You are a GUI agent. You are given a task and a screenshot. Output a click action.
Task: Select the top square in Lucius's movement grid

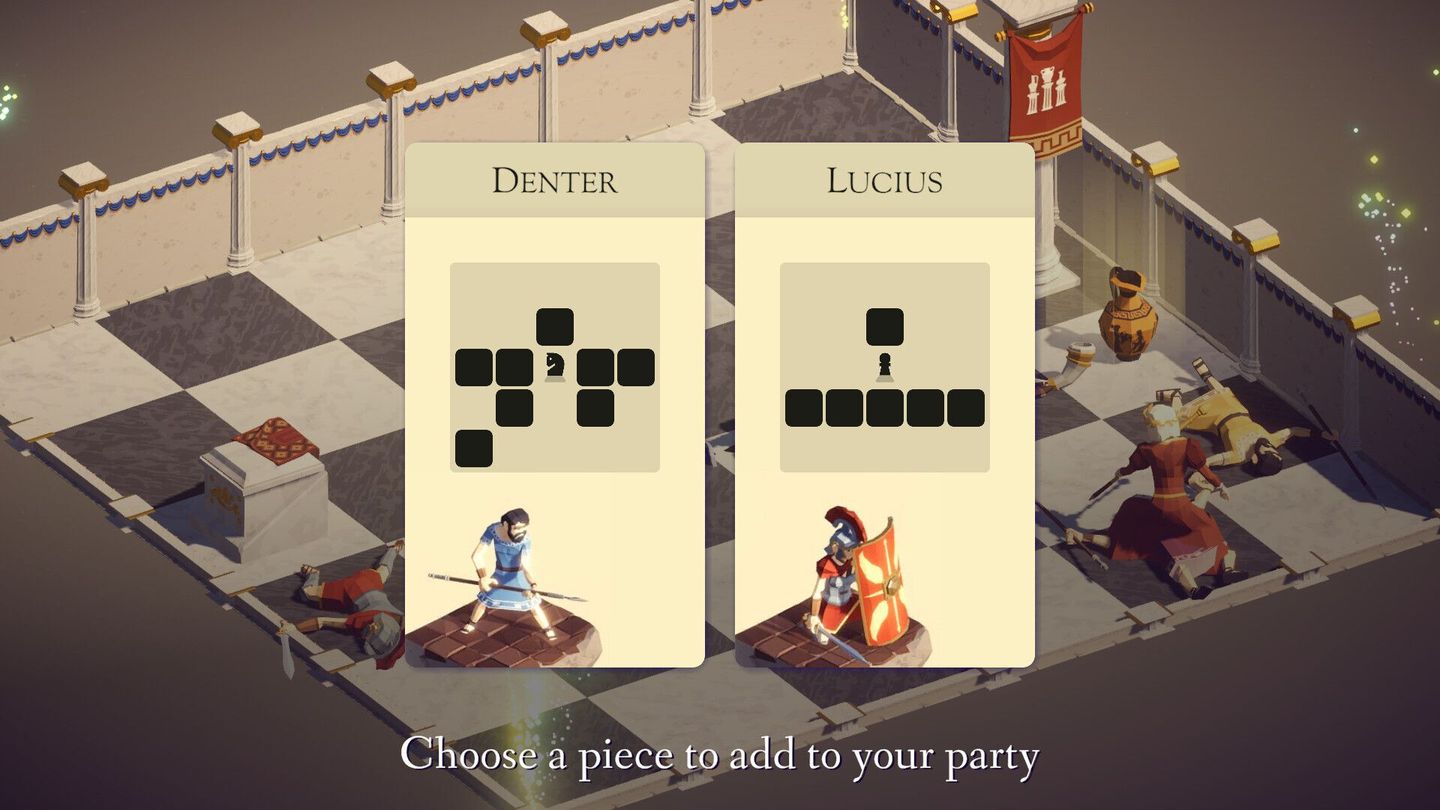point(884,325)
